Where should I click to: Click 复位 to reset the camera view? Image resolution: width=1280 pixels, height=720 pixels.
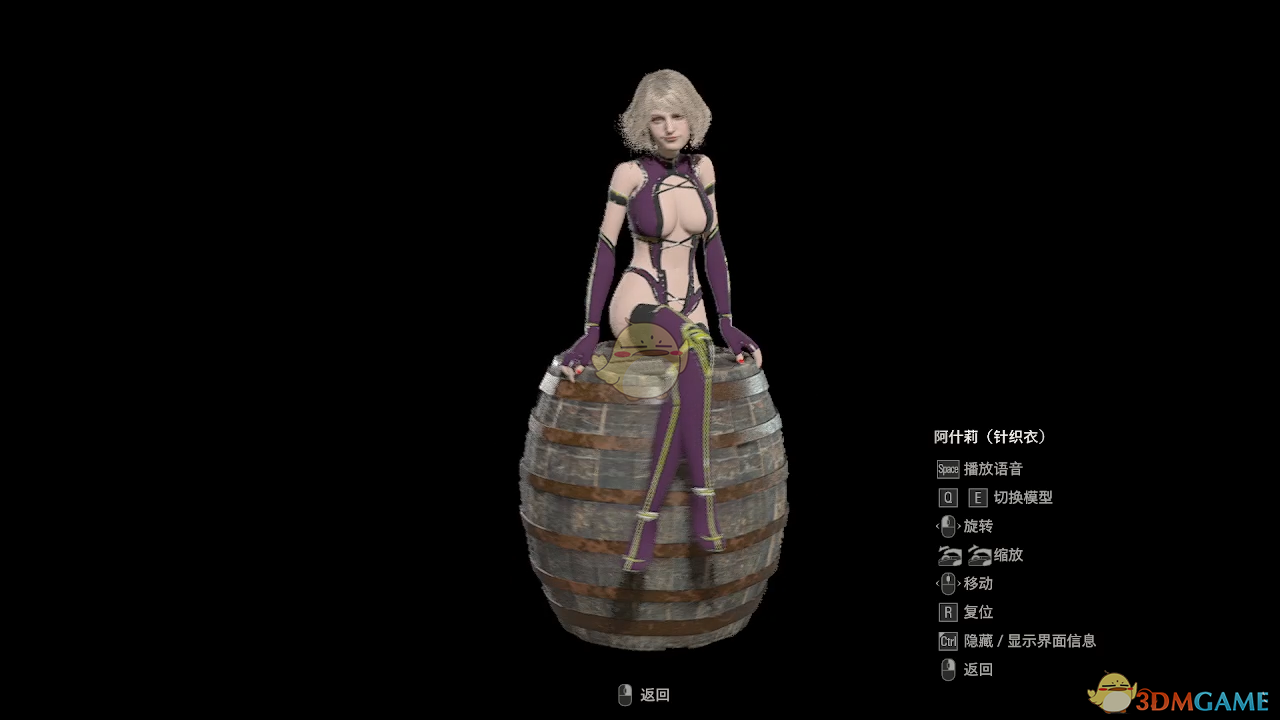coord(978,612)
